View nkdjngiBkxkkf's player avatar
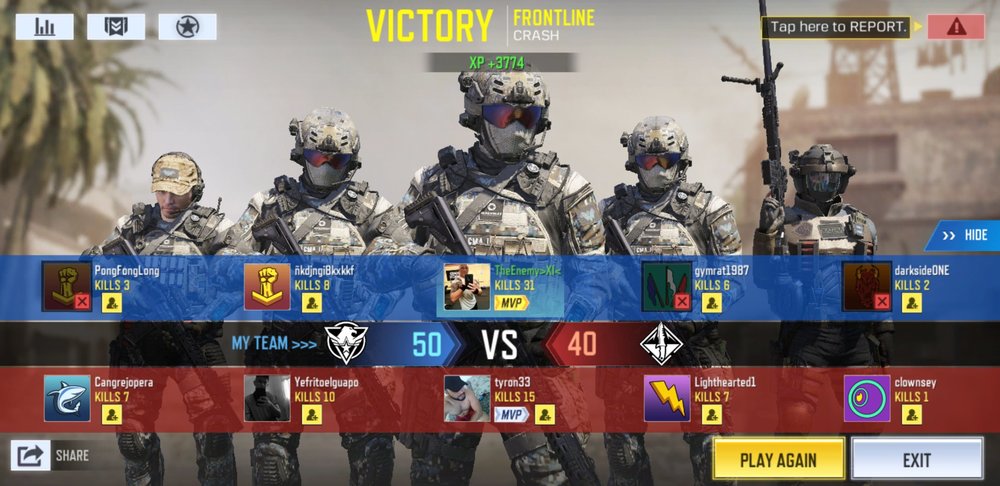 267,286
